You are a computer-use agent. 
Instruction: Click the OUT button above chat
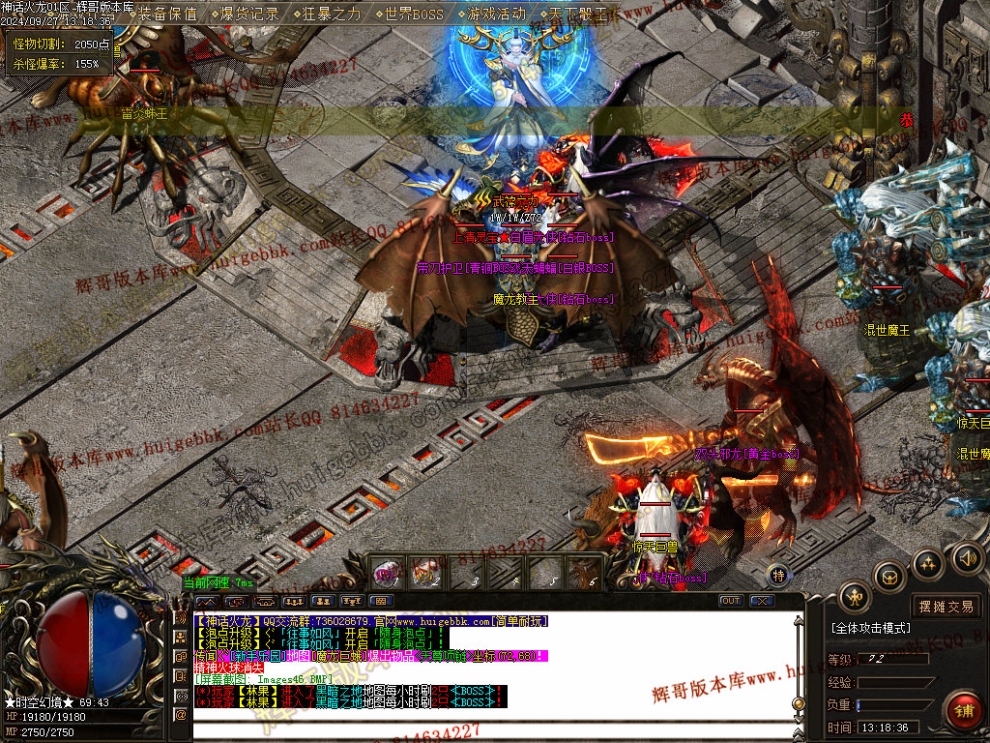[x=730, y=601]
